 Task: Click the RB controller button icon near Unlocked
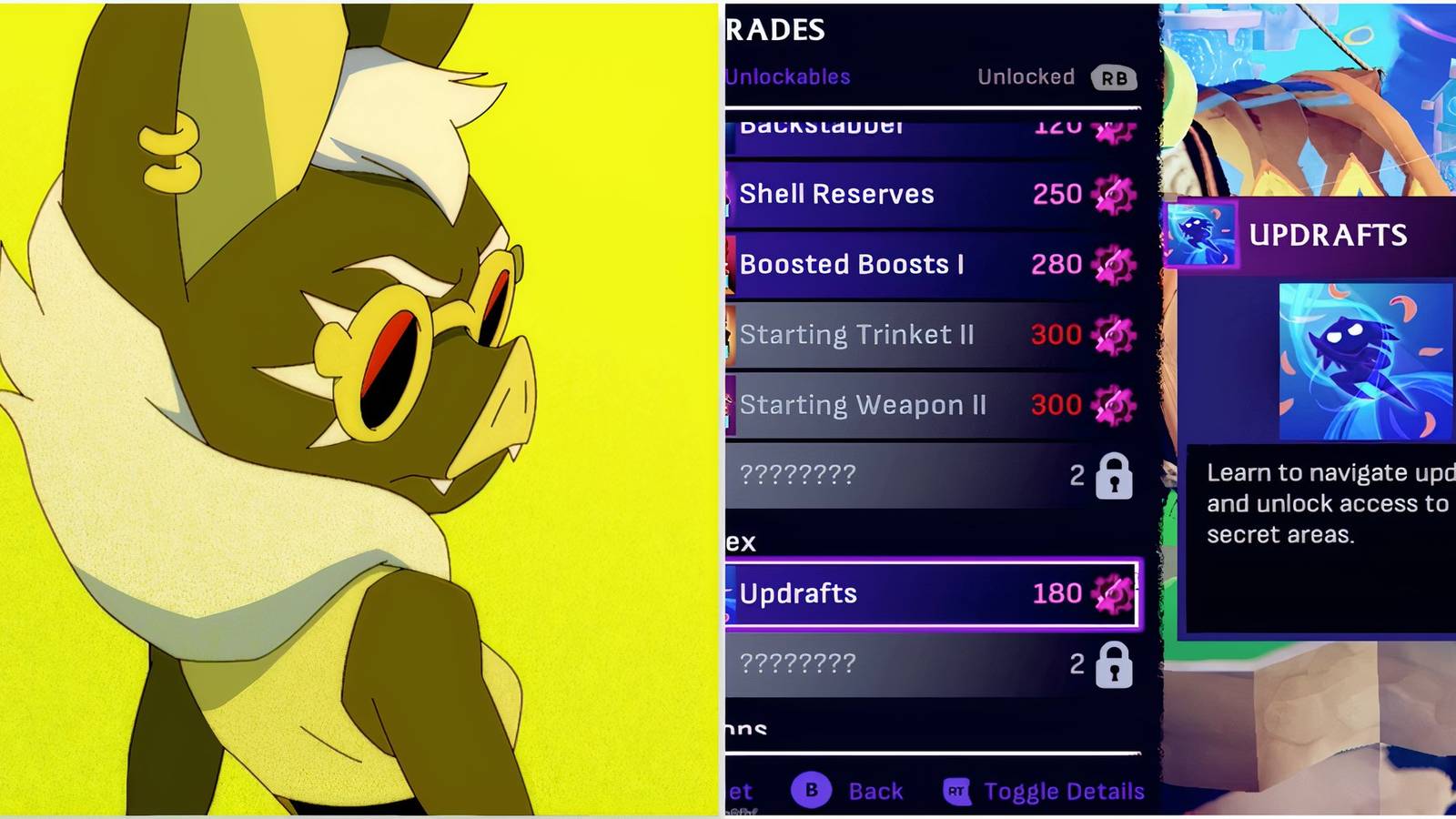[x=1116, y=77]
